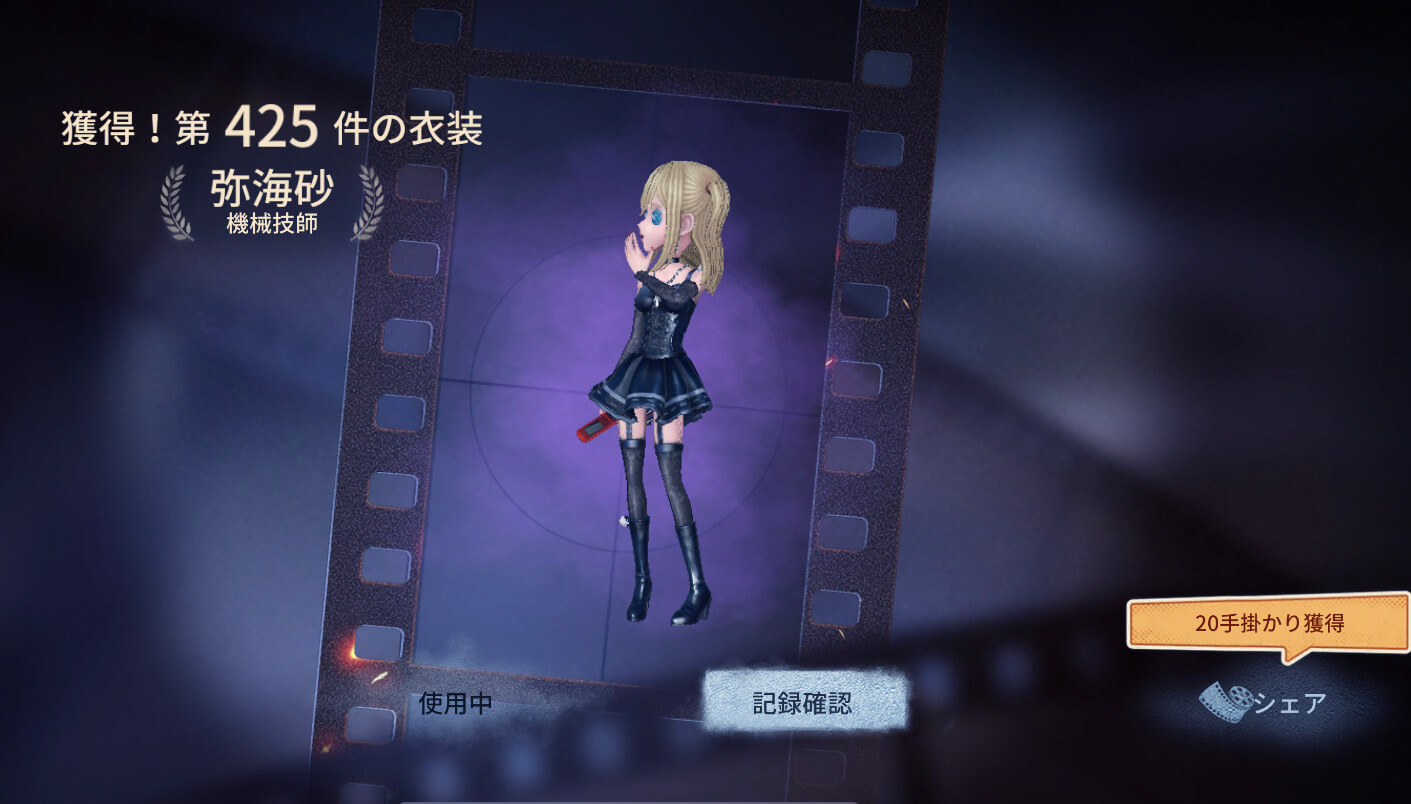1411x804 pixels.
Task: Expand the costume record details
Action: tap(804, 702)
